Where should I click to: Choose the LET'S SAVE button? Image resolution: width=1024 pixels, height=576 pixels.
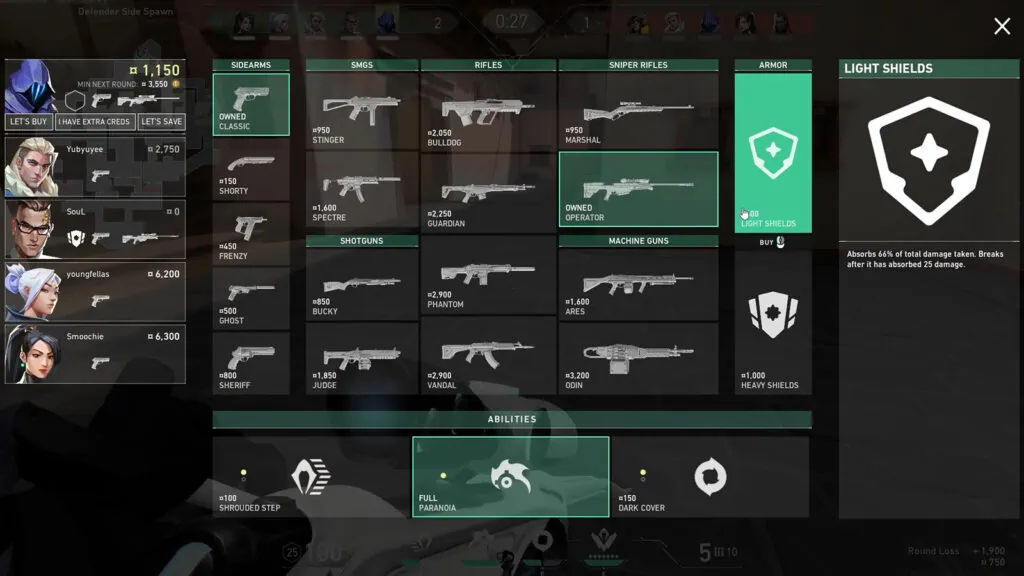point(161,122)
